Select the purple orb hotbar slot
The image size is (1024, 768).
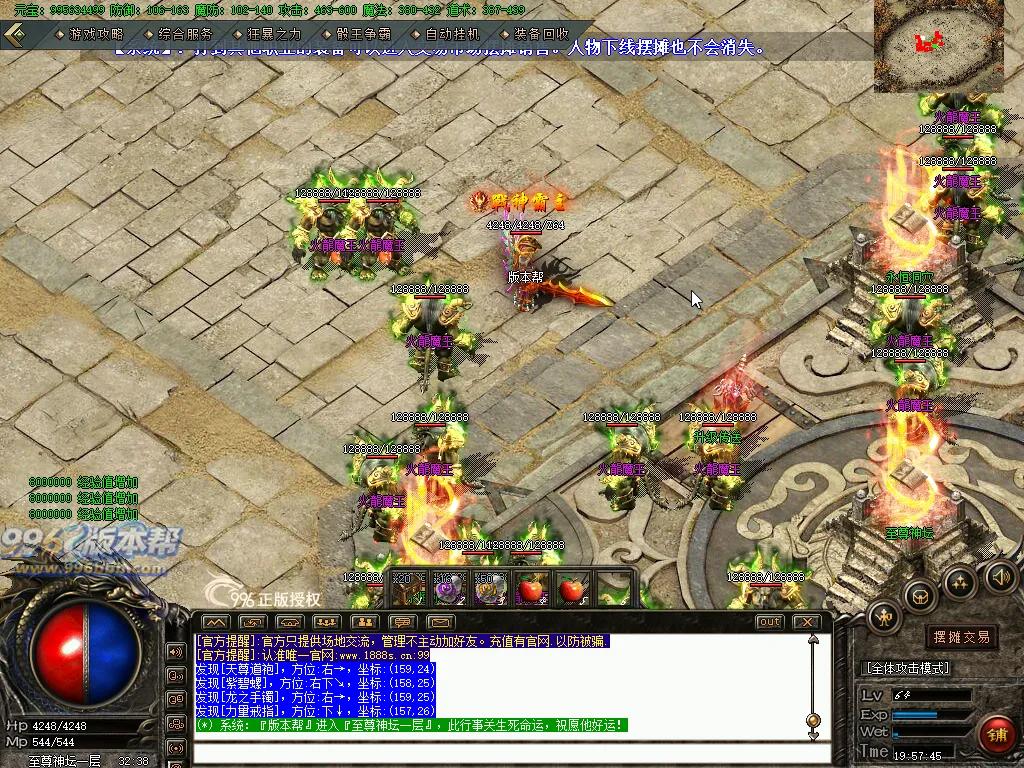(x=446, y=590)
